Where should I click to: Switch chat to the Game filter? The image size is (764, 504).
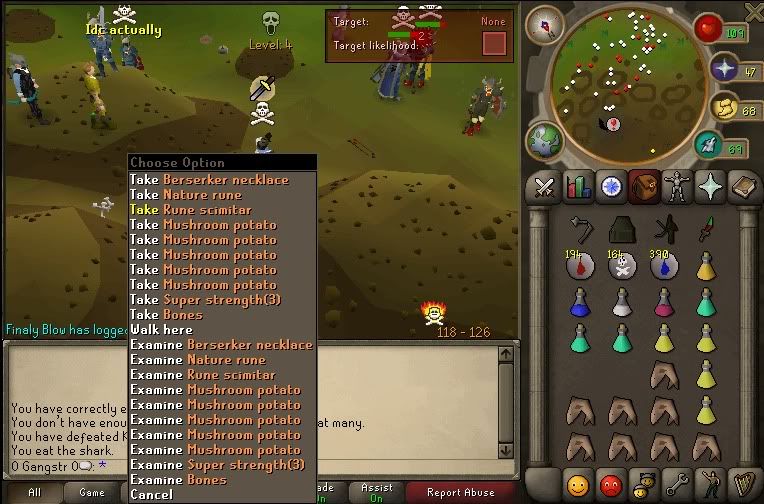(92, 492)
